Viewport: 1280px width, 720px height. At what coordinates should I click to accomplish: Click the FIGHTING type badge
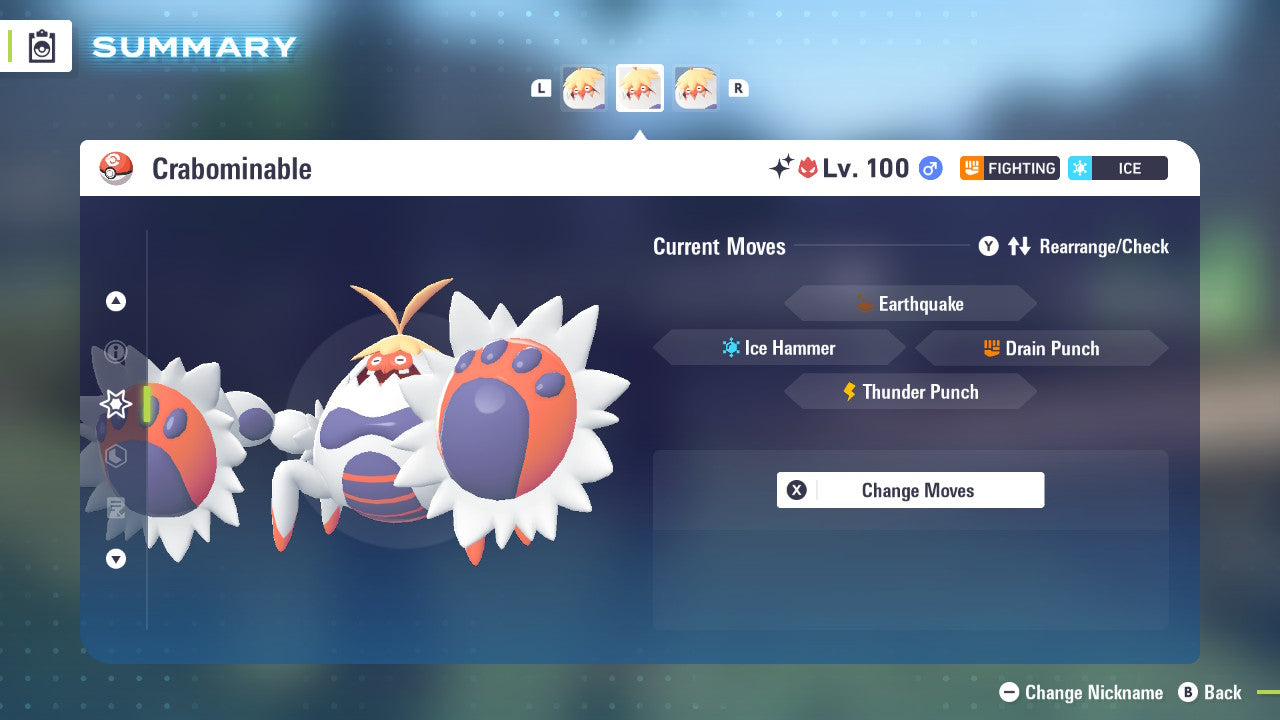(x=1010, y=168)
